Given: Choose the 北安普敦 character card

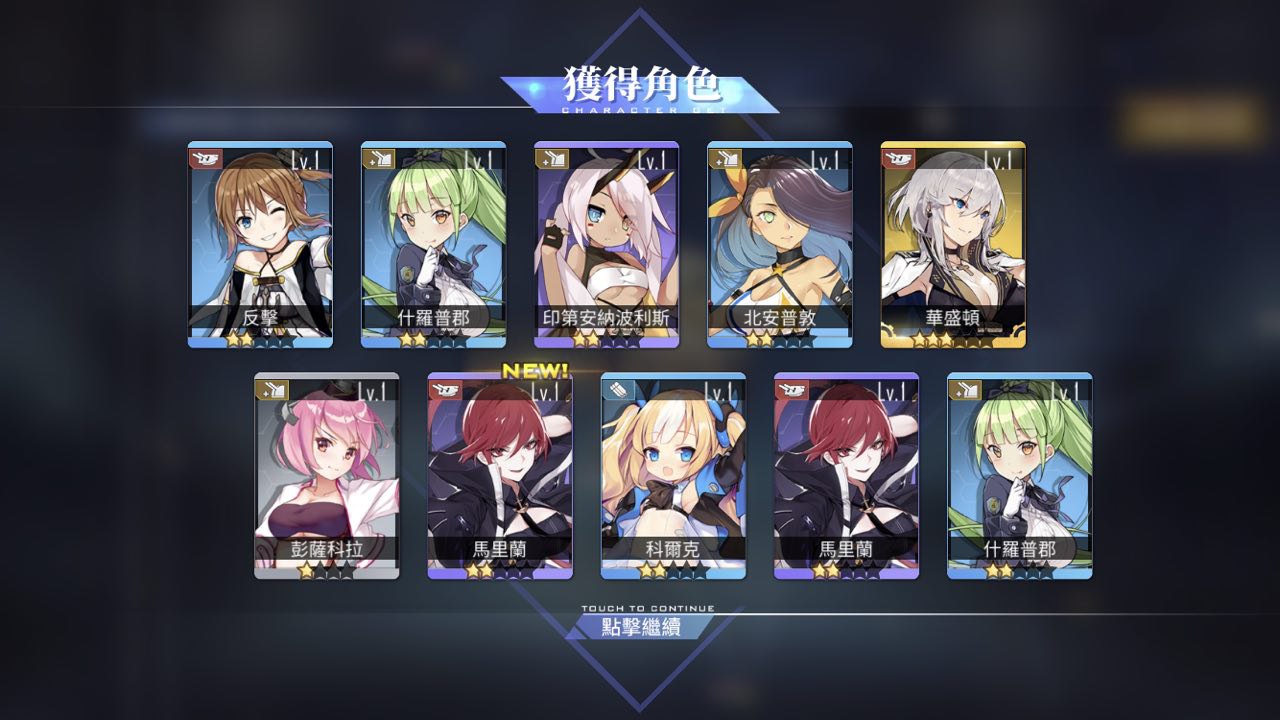Looking at the screenshot, I should pyautogui.click(x=779, y=245).
